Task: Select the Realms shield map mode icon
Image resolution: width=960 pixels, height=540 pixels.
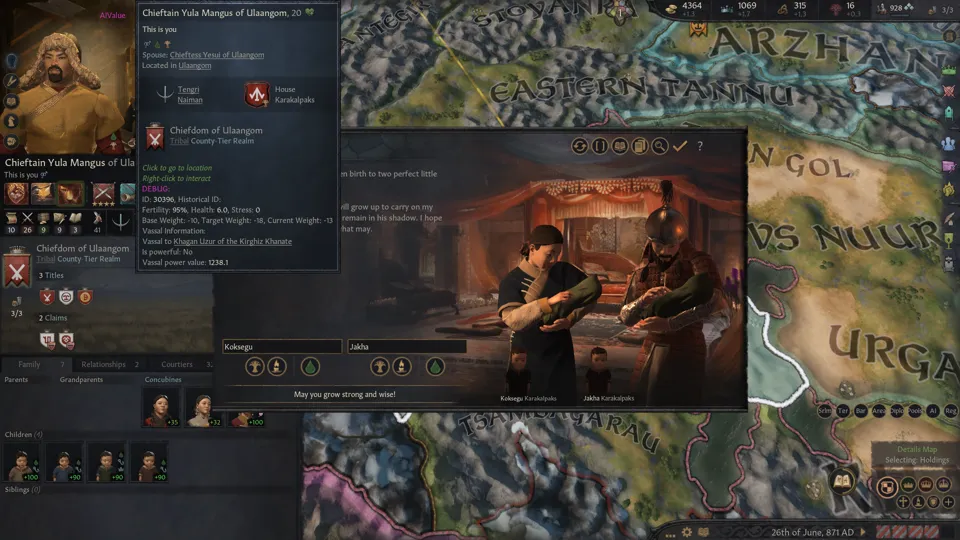Action: [x=886, y=487]
